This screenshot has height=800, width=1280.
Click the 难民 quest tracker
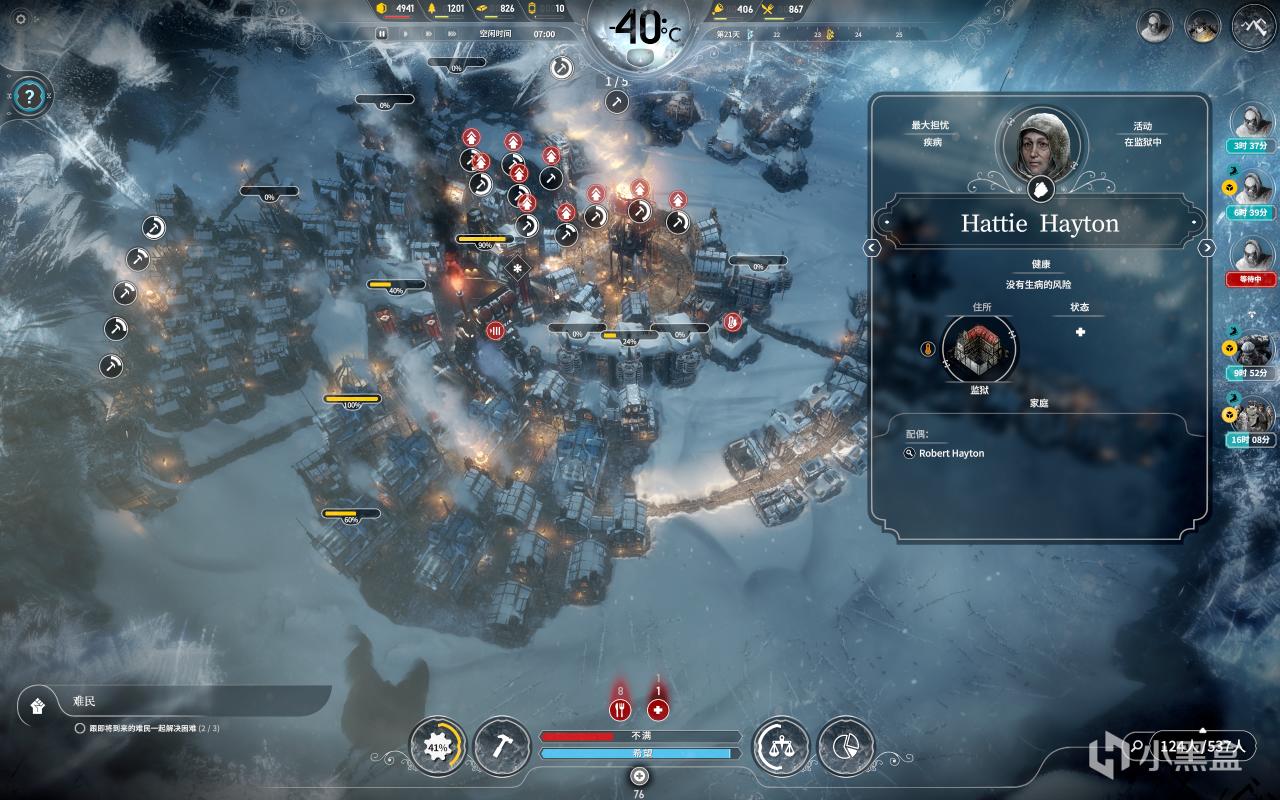click(175, 704)
